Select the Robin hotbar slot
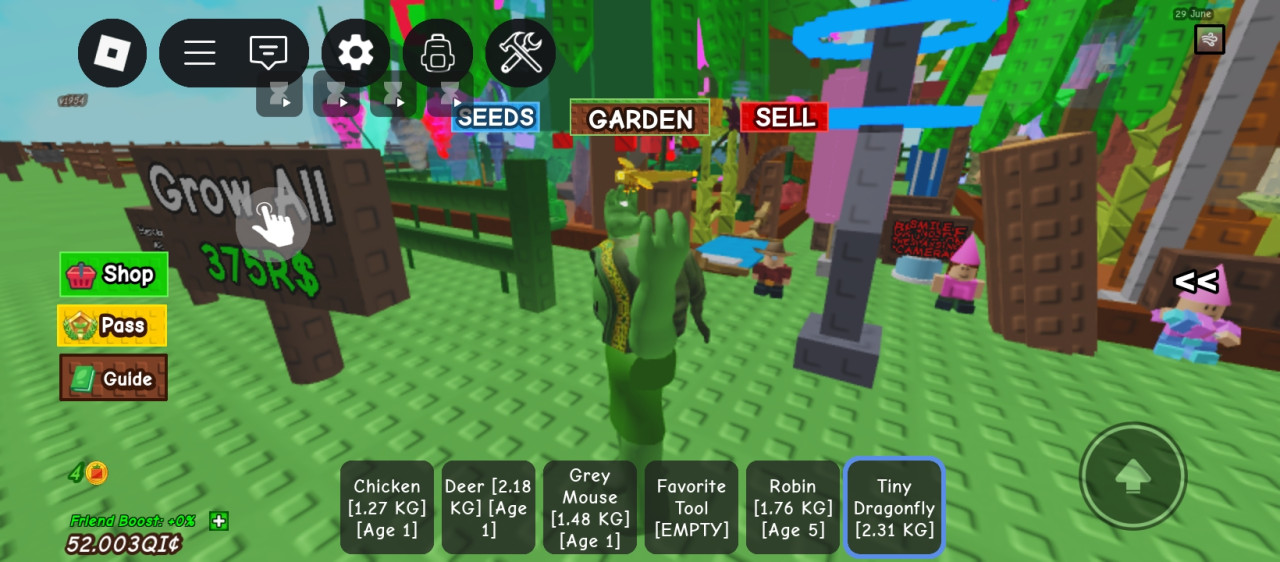Viewport: 1280px width, 562px height. click(793, 507)
